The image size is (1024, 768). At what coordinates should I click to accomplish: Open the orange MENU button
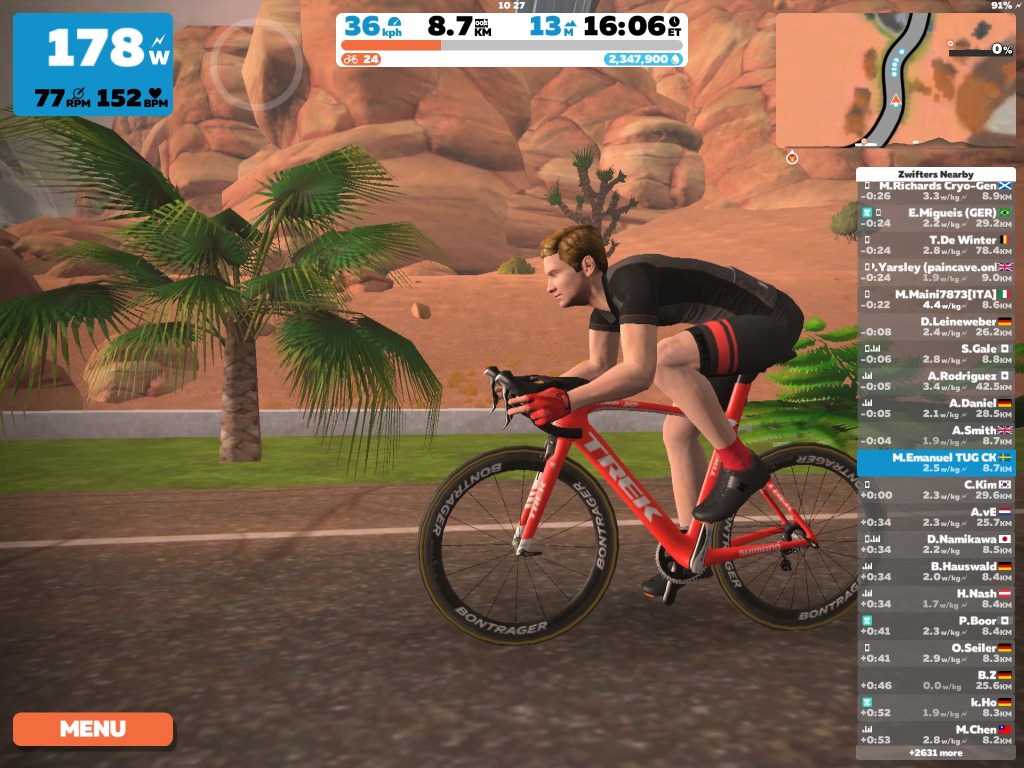[93, 729]
